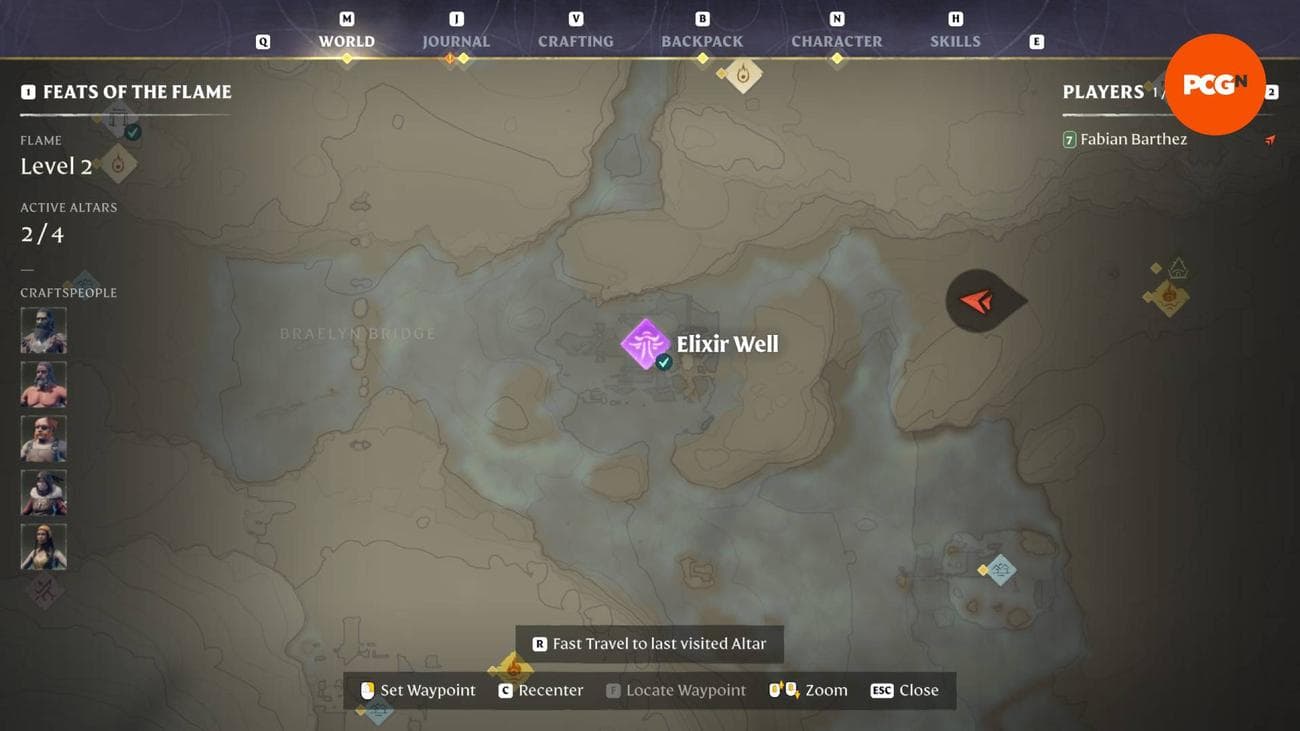Screen dimensions: 1300x731
Task: Click the purple Elixir Well map marker
Action: click(x=645, y=343)
